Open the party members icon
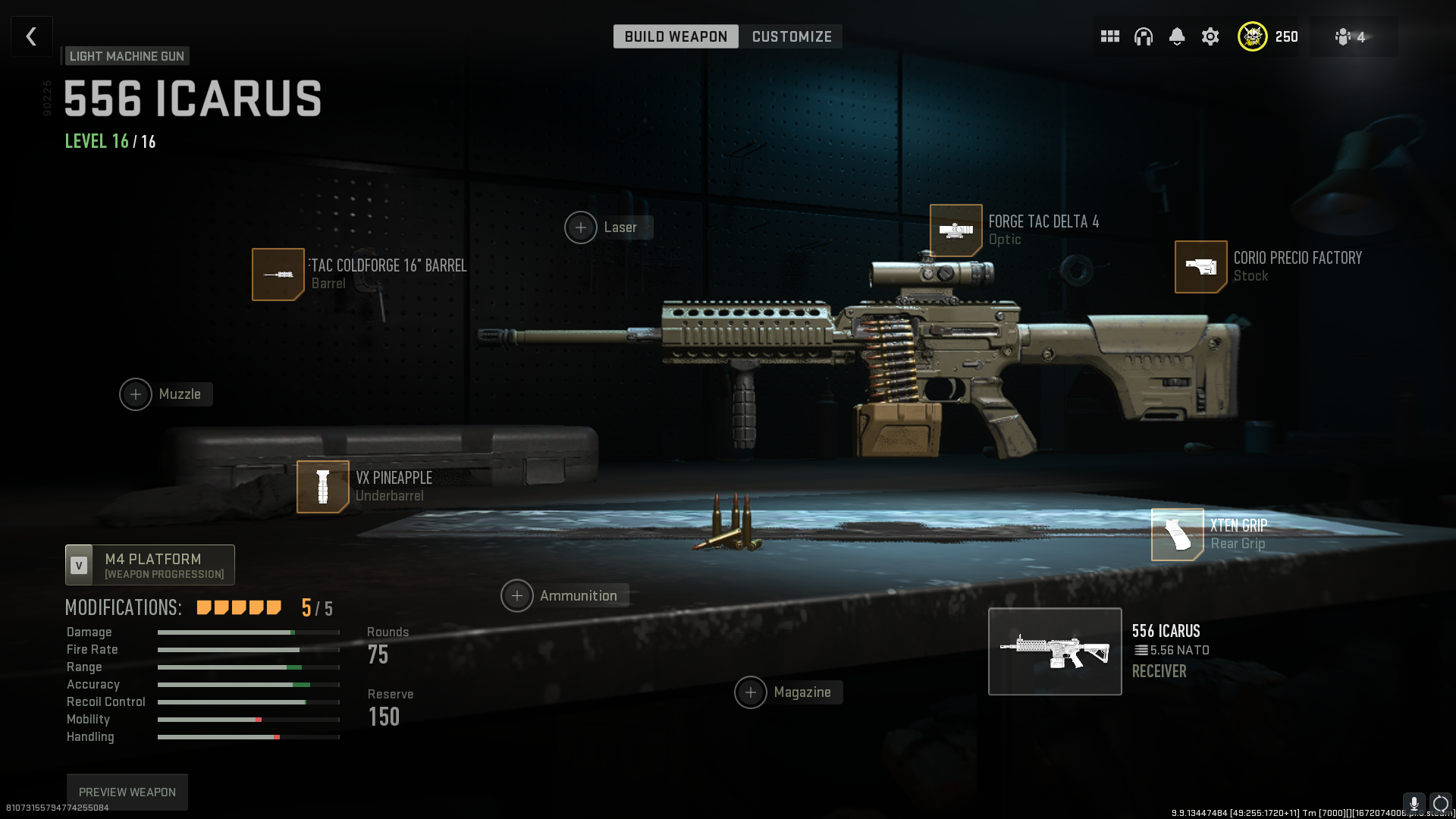This screenshot has height=819, width=1456. point(1350,36)
